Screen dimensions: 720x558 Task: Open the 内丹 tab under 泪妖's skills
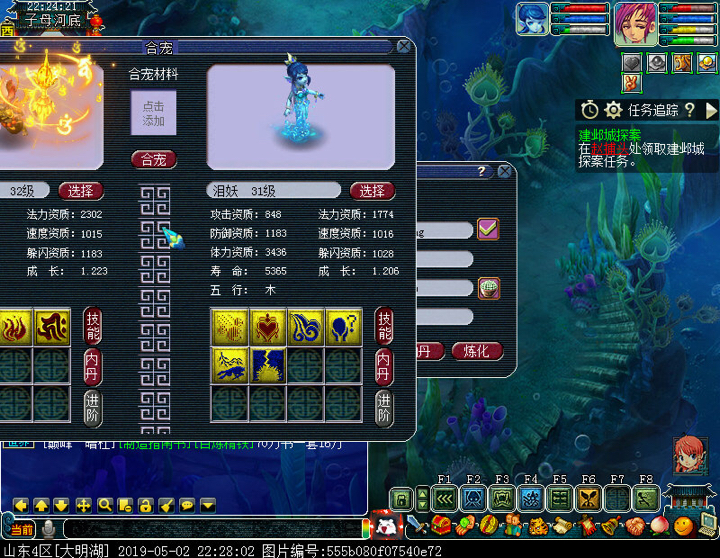pyautogui.click(x=384, y=365)
